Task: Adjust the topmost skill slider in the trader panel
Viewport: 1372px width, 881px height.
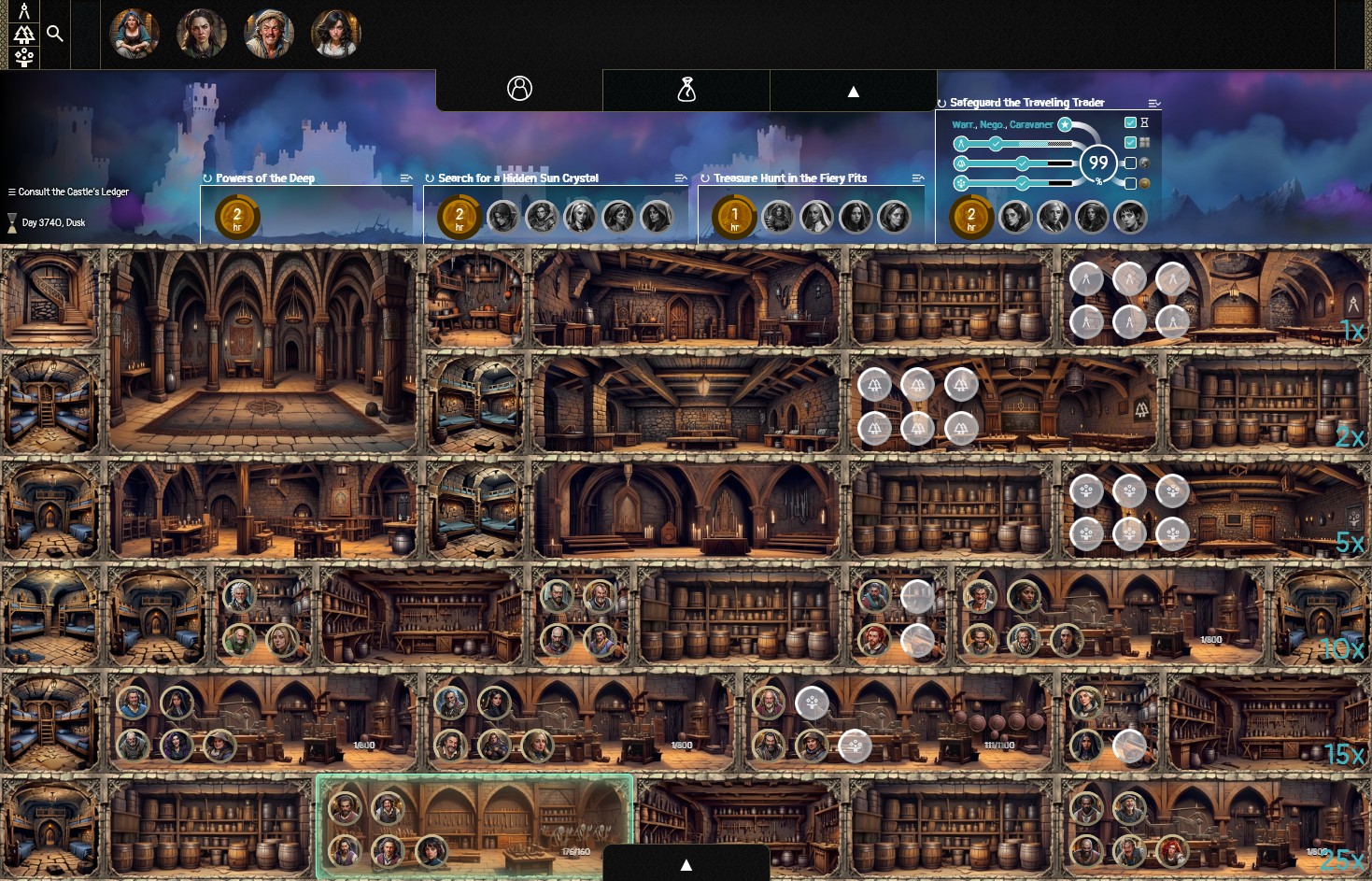Action: [x=995, y=143]
